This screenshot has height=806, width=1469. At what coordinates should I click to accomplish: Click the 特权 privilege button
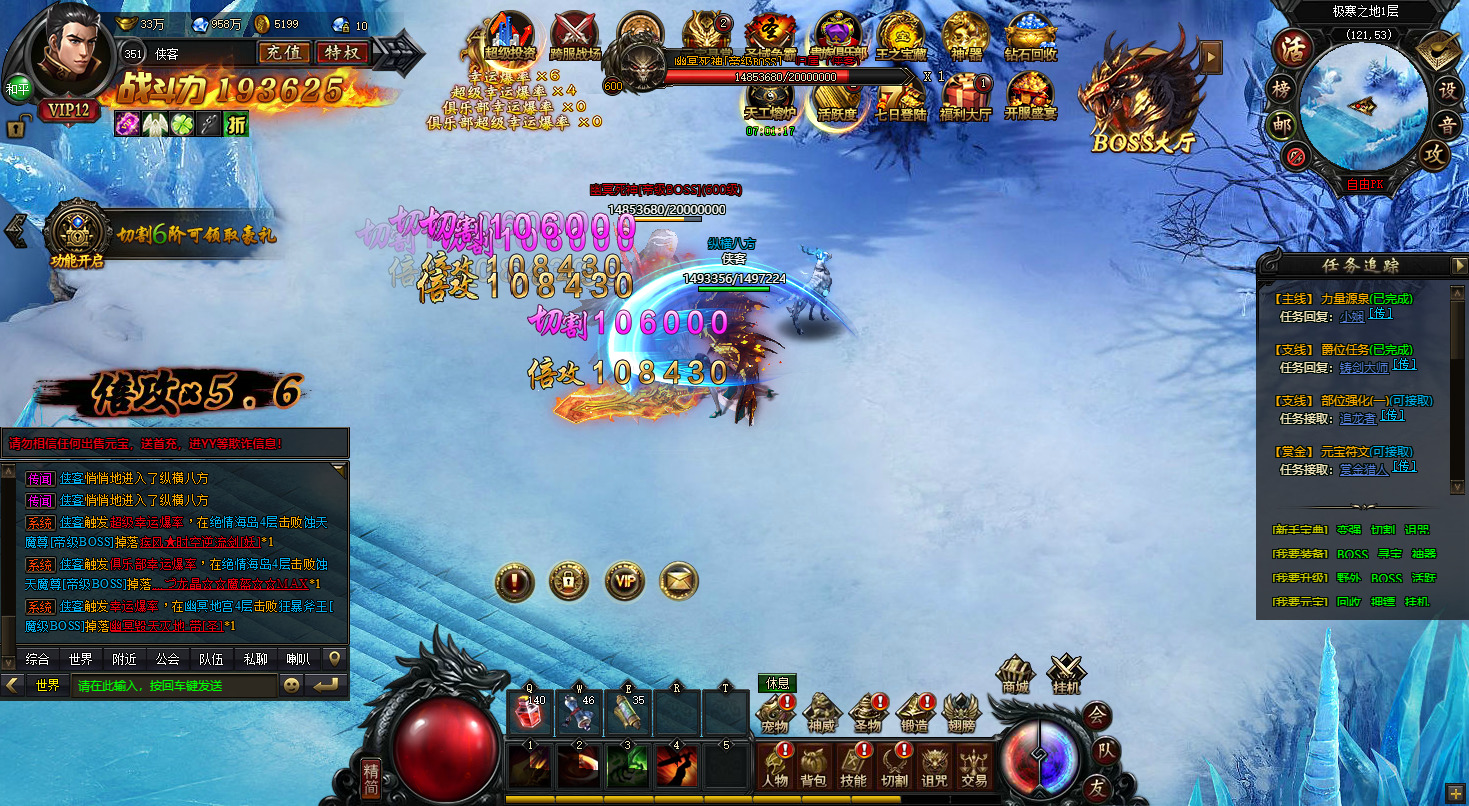point(342,52)
